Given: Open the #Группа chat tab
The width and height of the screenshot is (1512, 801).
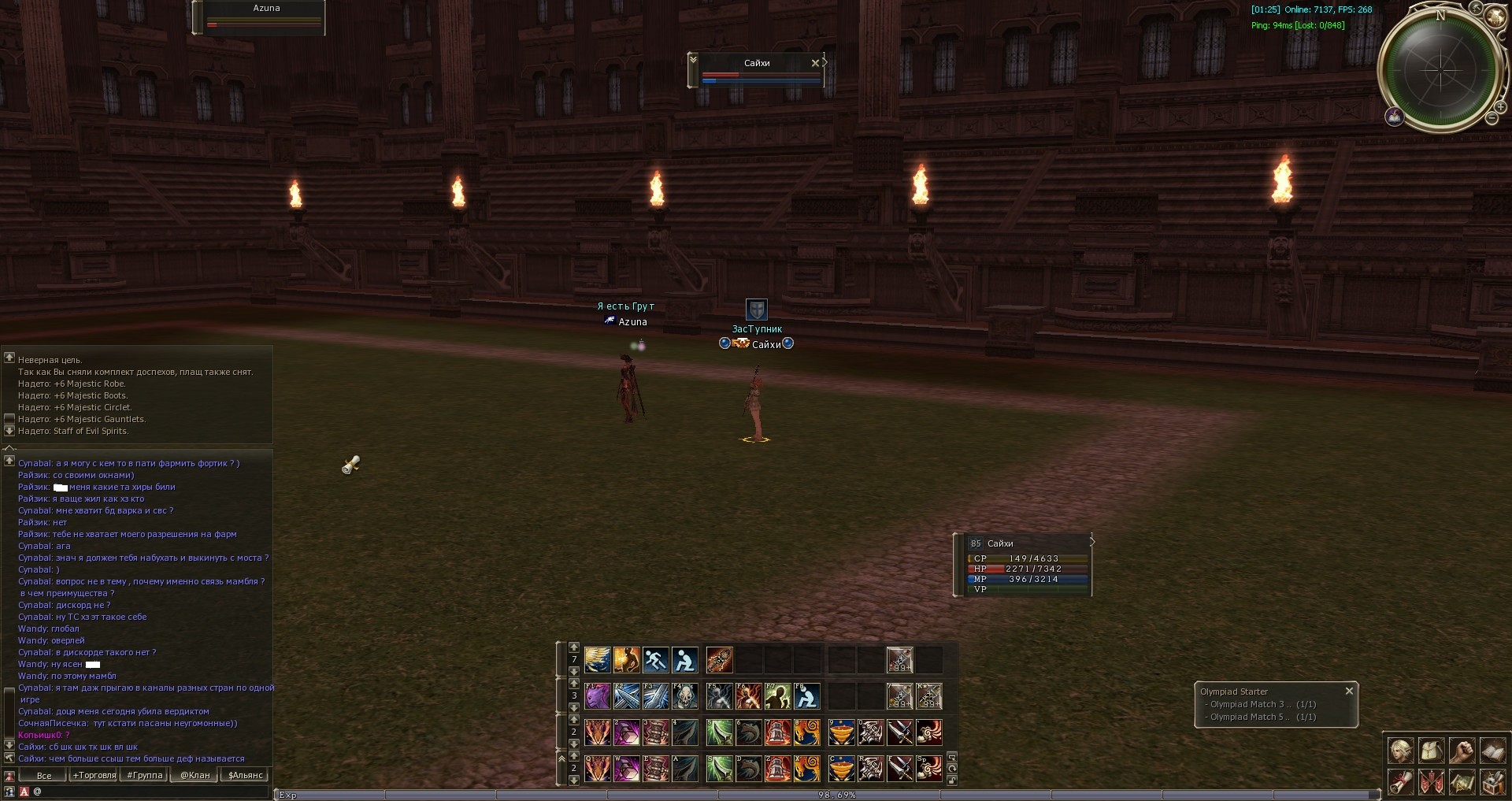Looking at the screenshot, I should pyautogui.click(x=144, y=775).
